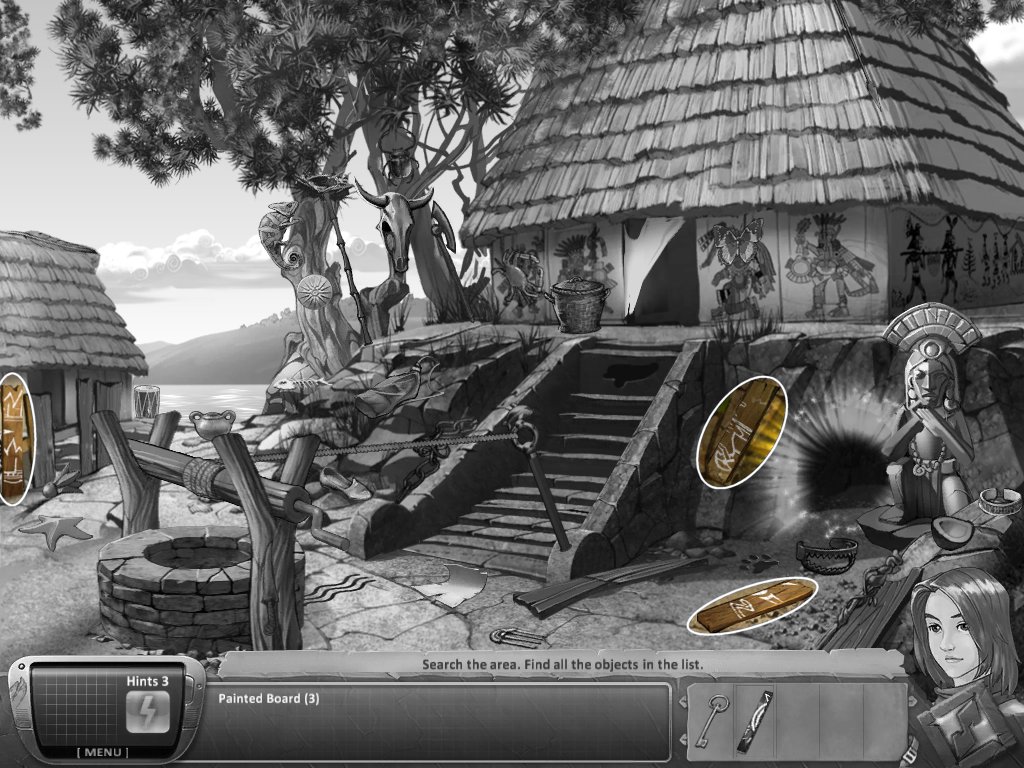1024x768 pixels.
Task: Select the painted stick inventory item
Action: click(754, 720)
